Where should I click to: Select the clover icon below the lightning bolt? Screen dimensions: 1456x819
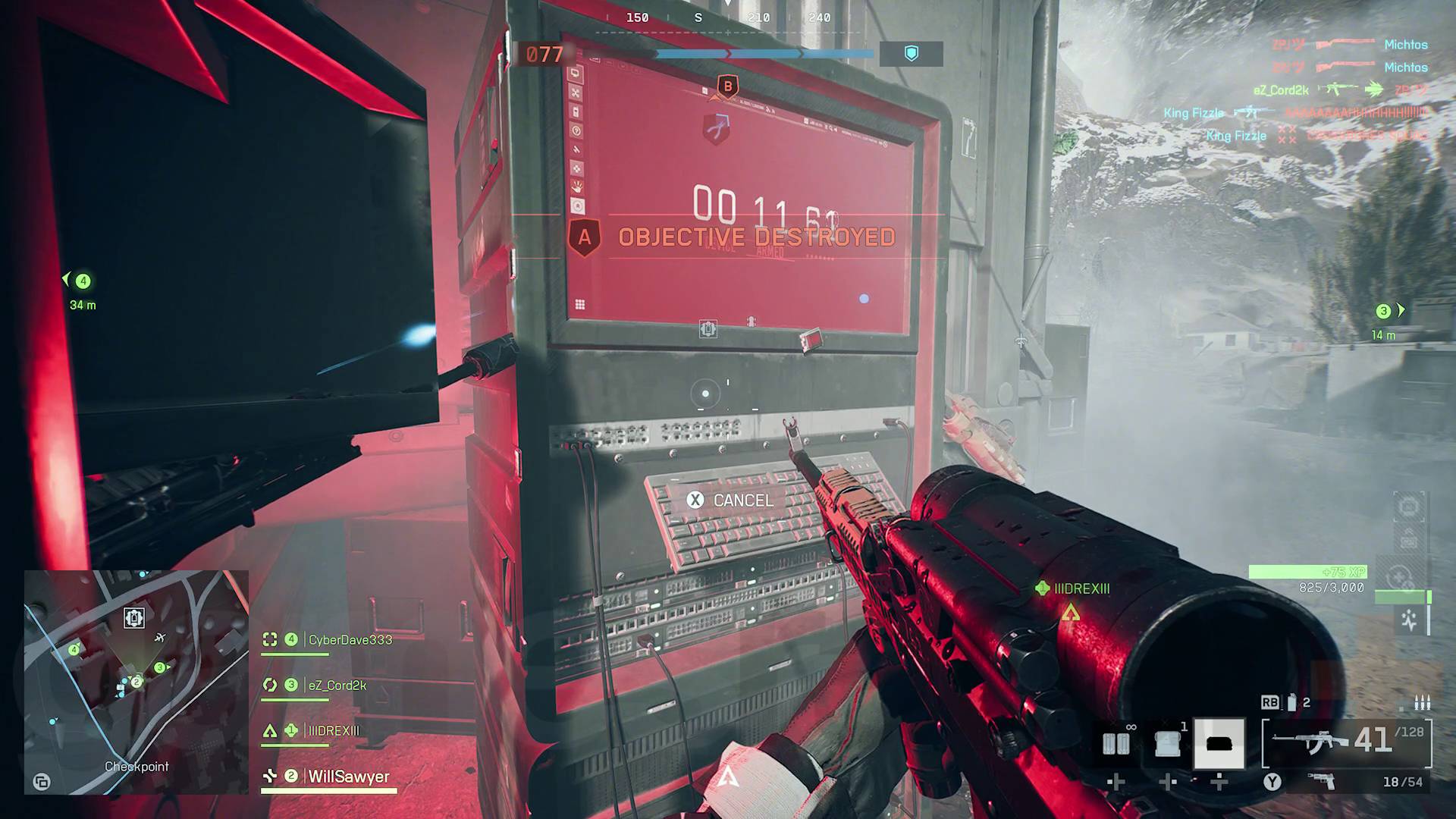click(x=579, y=168)
